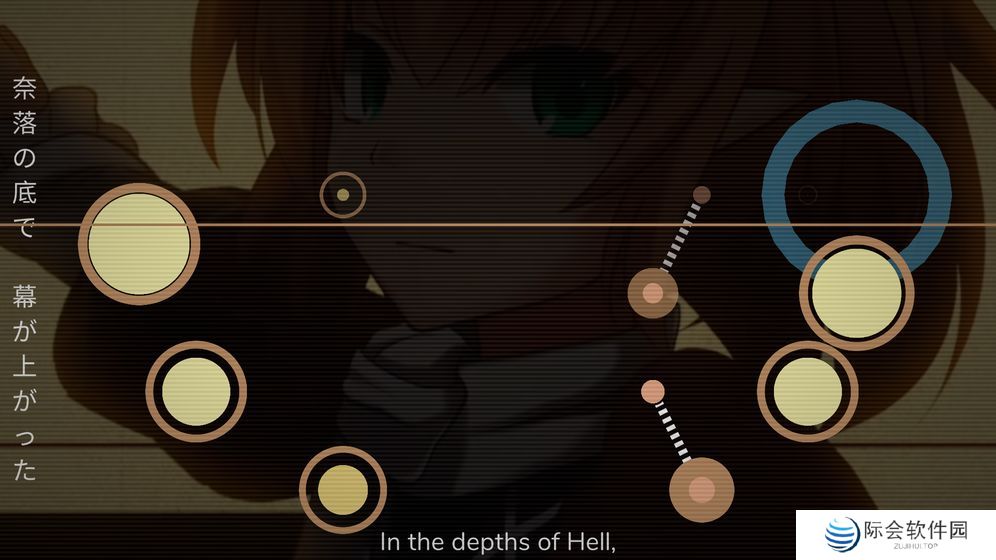Viewport: 996px width, 560px height.
Task: Tap the yellow note overlapping the blue ring
Action: tap(857, 293)
